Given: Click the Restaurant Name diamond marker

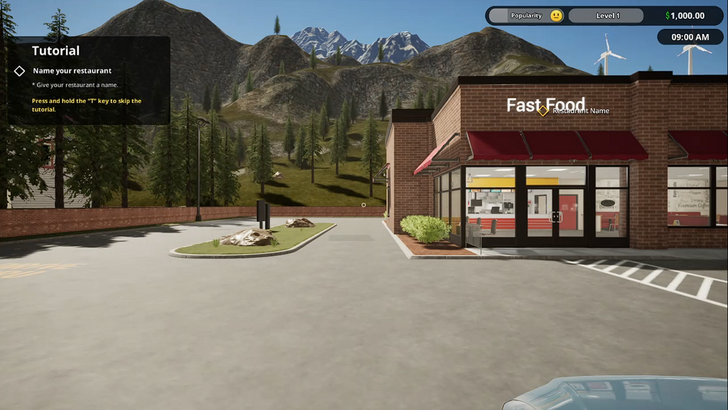Looking at the screenshot, I should tap(543, 110).
